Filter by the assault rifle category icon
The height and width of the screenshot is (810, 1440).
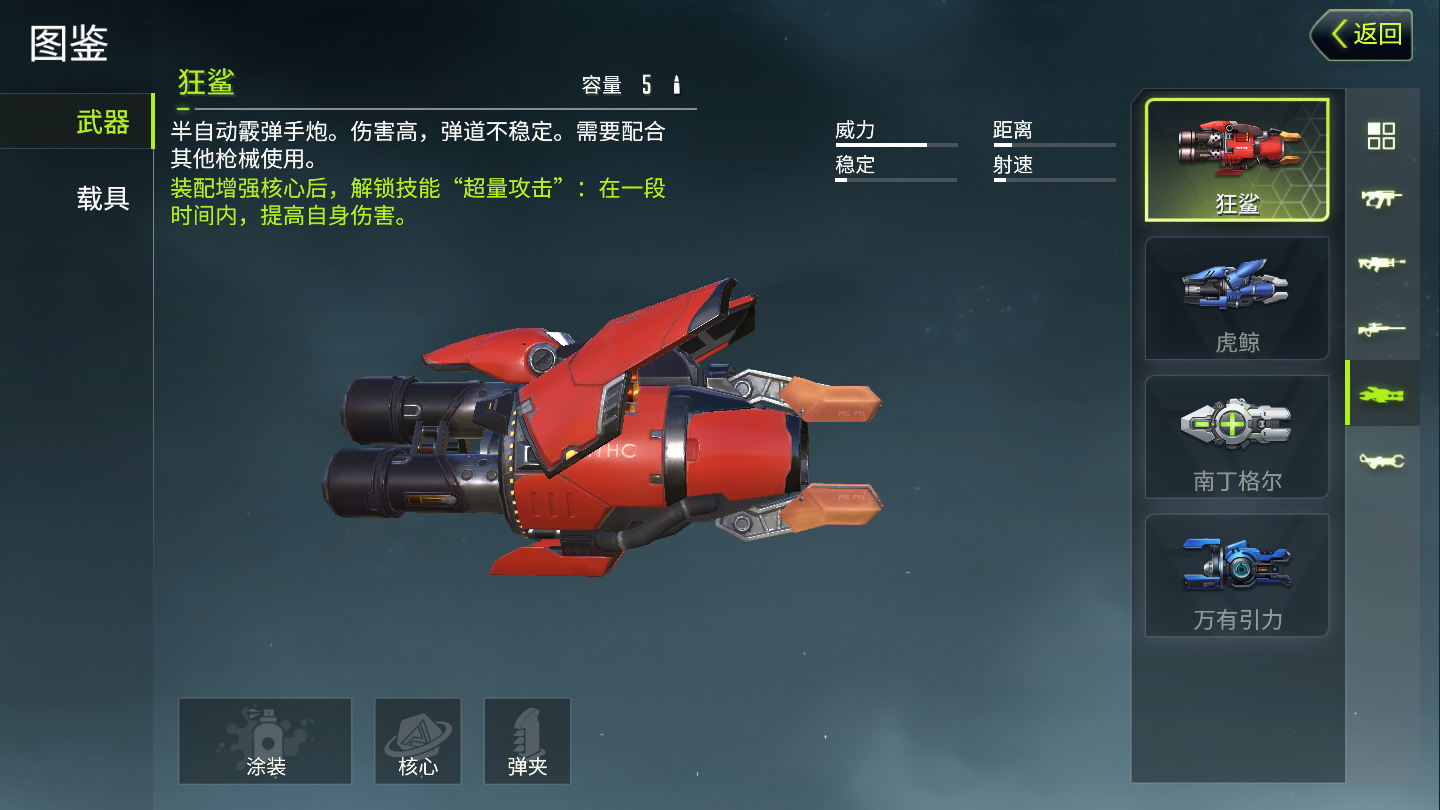pos(1381,264)
